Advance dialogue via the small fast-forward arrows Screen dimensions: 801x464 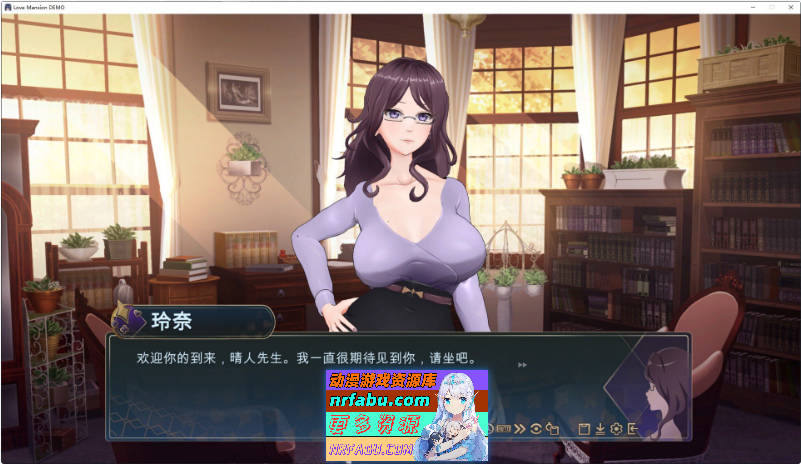coord(522,365)
